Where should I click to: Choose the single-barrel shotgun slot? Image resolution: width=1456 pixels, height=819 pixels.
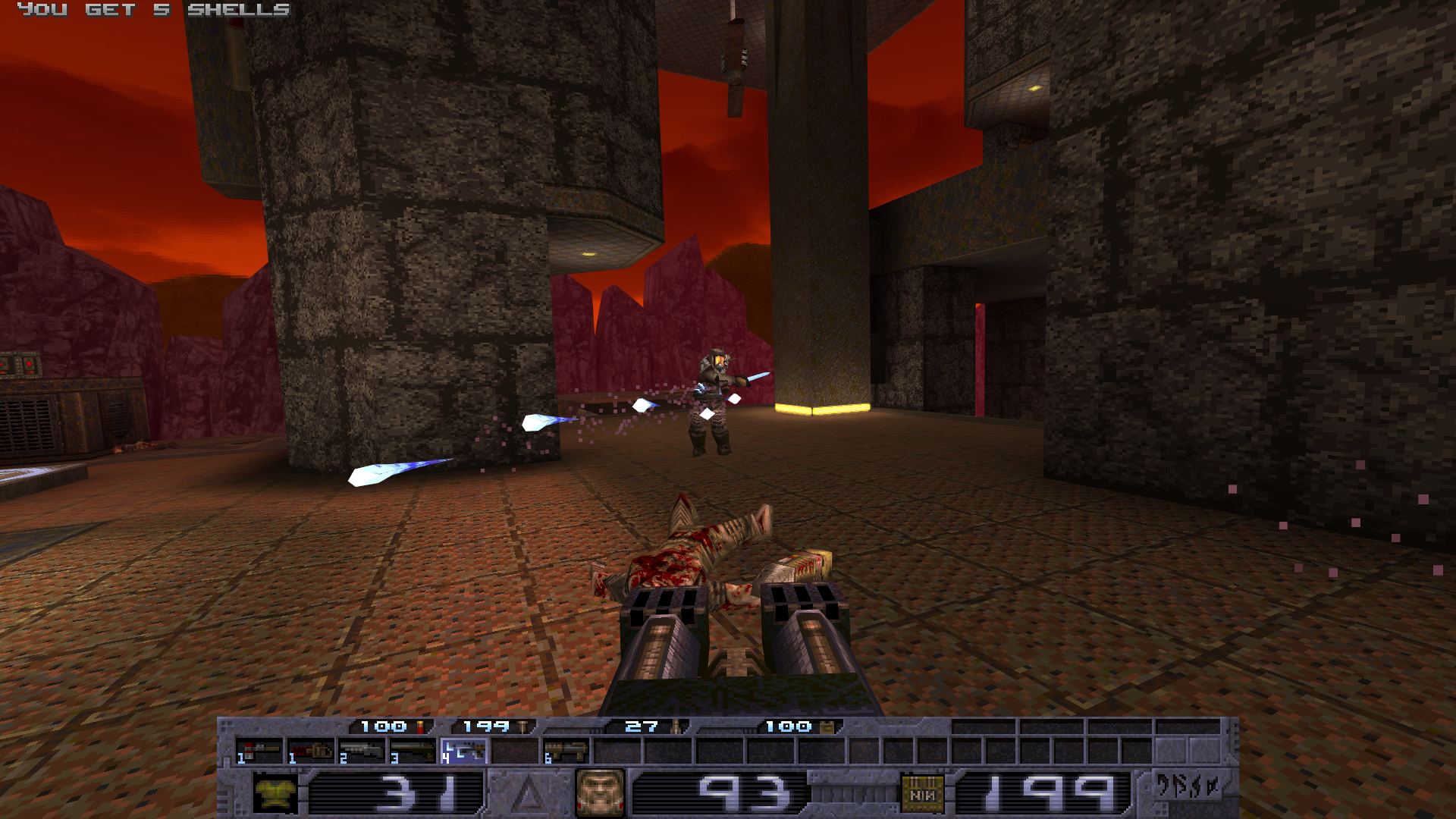pyautogui.click(x=362, y=752)
